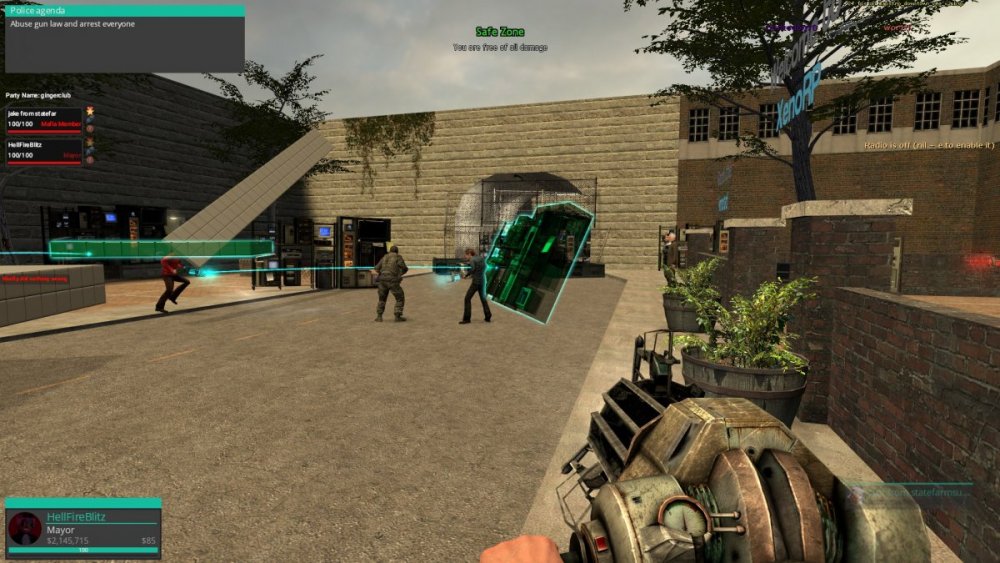Click HellFireBlitz's round avatar portrait
Image resolution: width=1000 pixels, height=563 pixels.
(x=24, y=528)
